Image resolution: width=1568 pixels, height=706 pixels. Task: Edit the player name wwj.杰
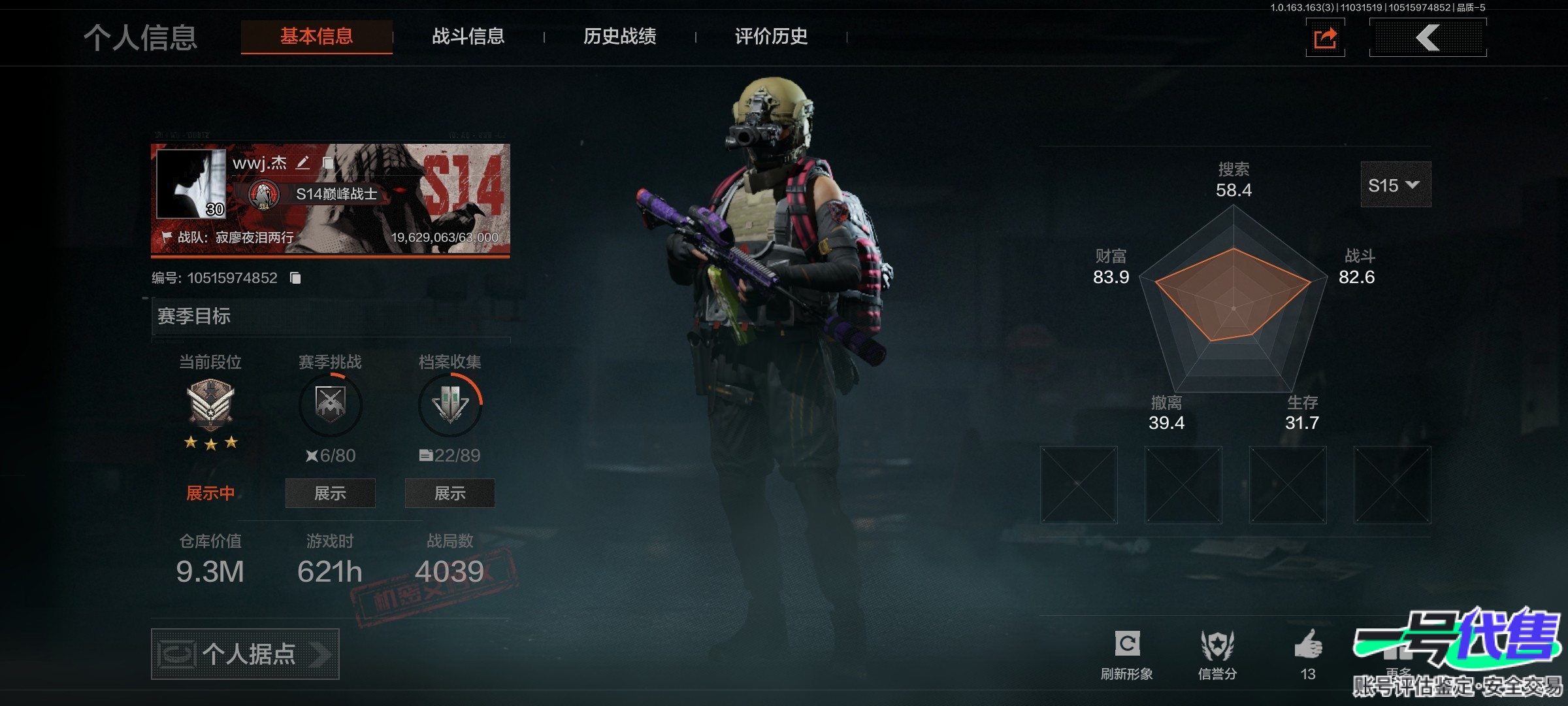pos(302,163)
